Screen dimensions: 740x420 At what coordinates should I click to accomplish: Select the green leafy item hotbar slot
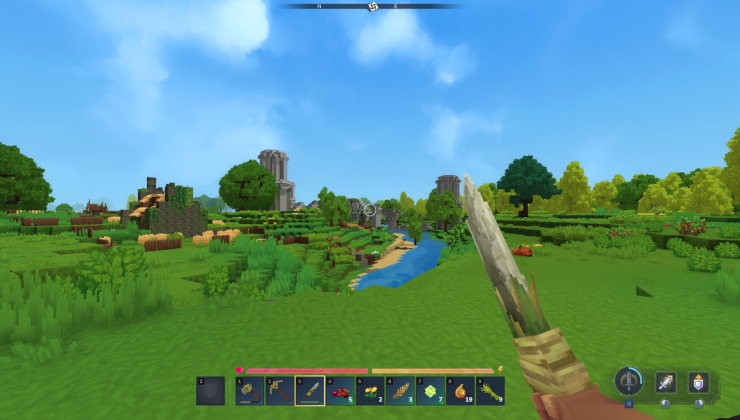point(430,391)
